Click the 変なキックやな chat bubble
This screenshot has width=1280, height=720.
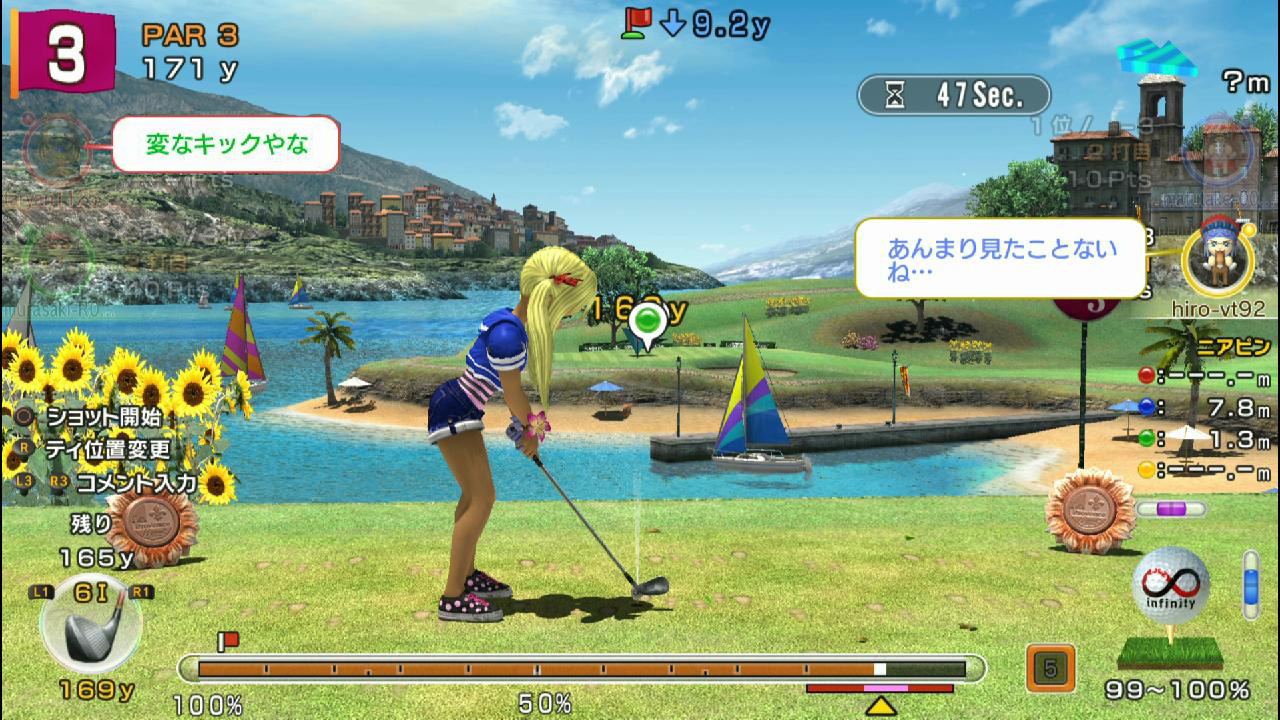tap(226, 145)
